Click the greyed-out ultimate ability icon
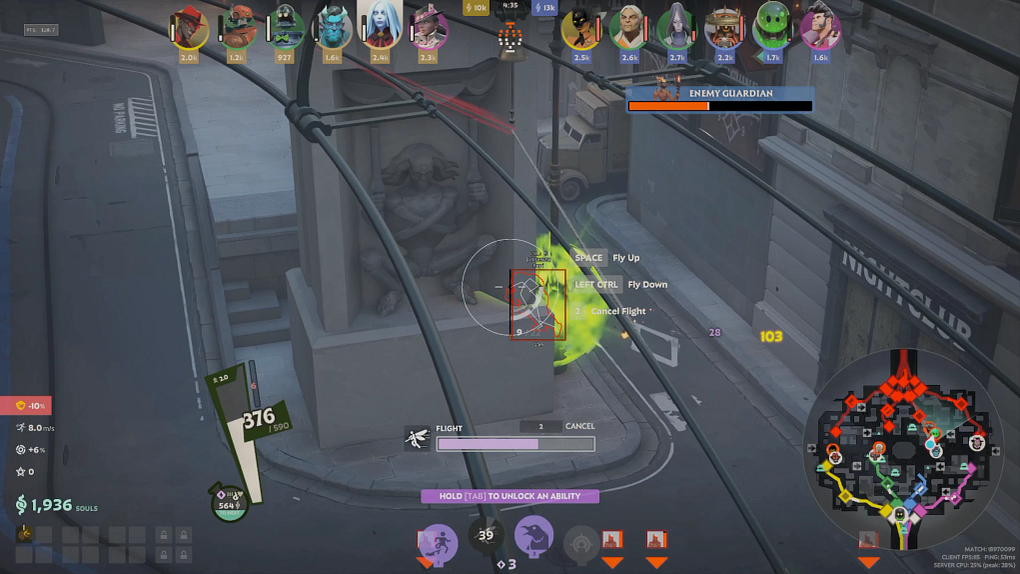Screen dimensions: 1020x574 pos(582,543)
